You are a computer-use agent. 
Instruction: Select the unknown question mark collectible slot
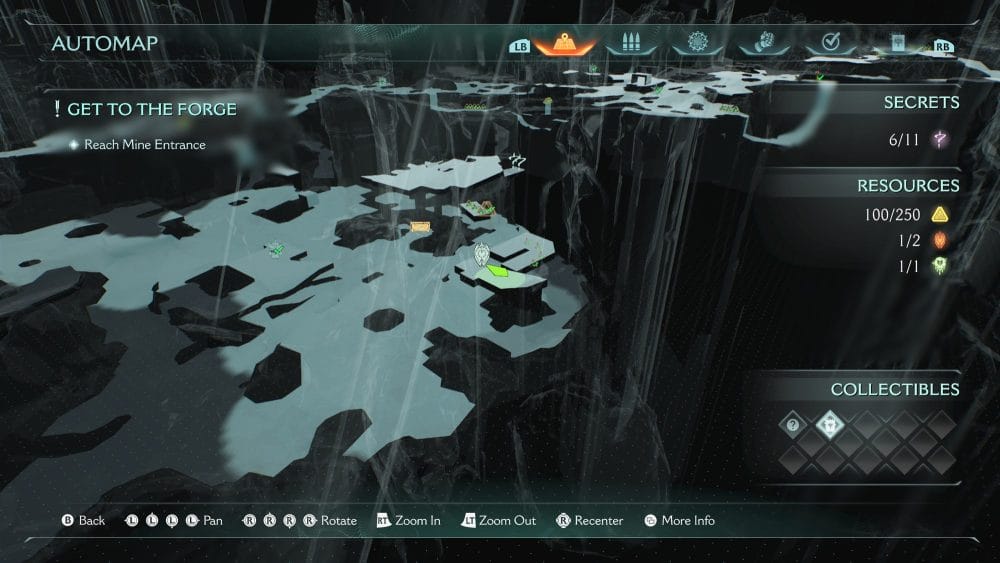click(x=793, y=425)
